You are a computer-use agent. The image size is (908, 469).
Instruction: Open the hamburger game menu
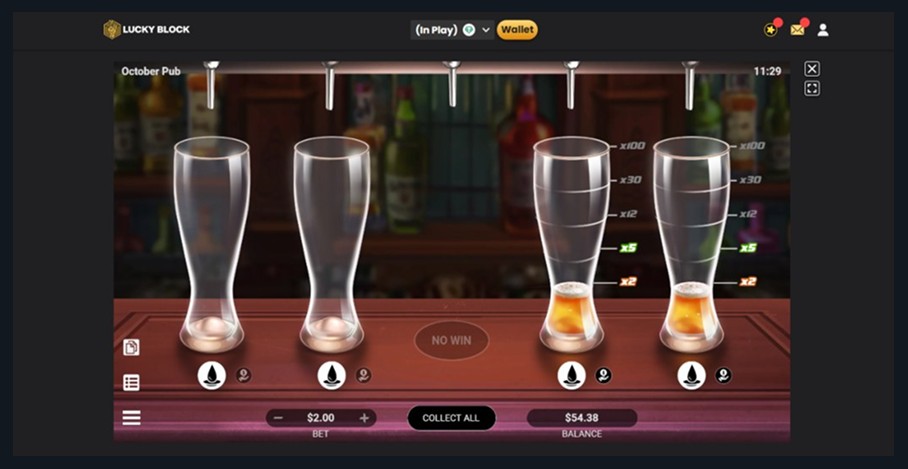tap(131, 418)
